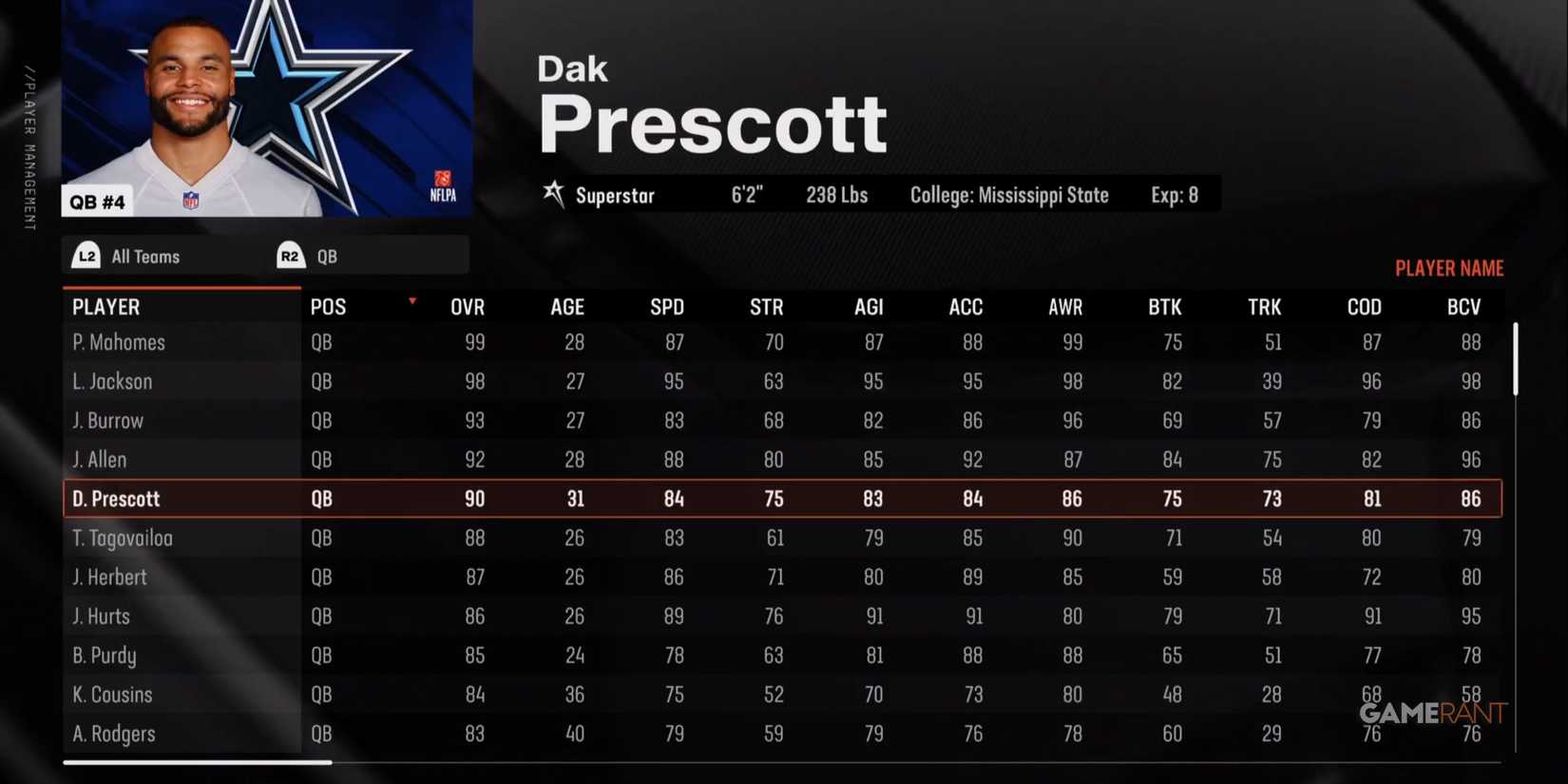
Task: Select J. Burrow's roster row
Action: point(107,420)
